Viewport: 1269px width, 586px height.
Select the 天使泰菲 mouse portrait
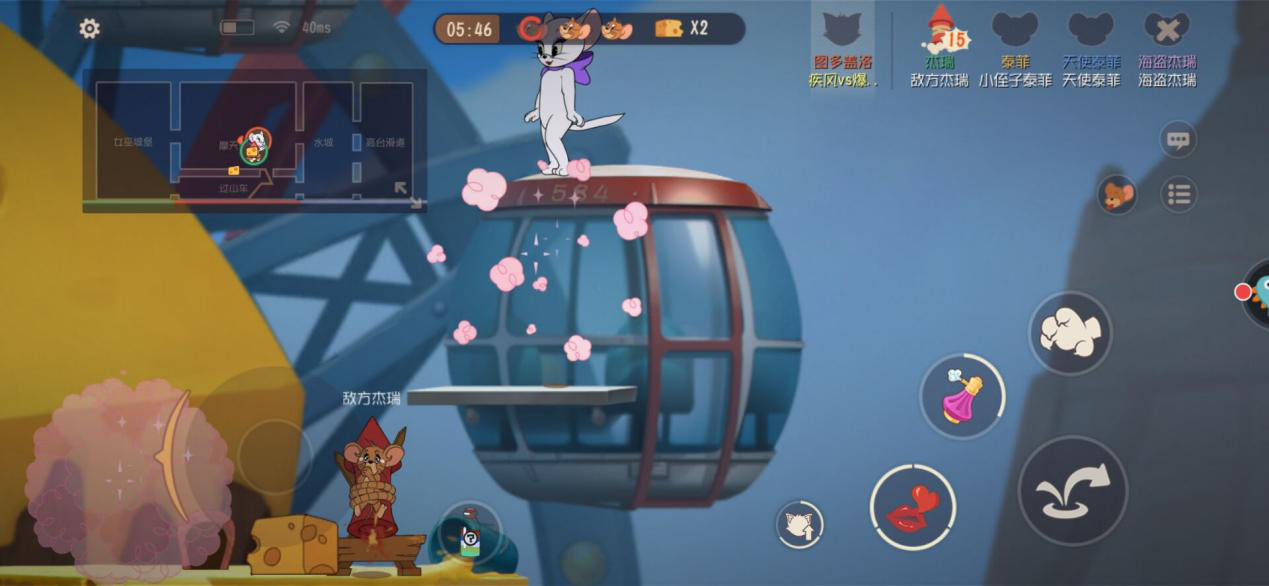(x=1090, y=34)
